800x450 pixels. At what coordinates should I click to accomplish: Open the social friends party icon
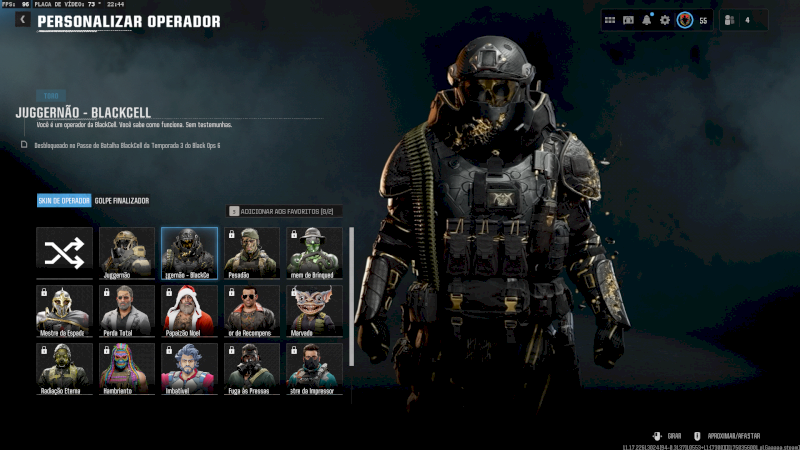click(733, 20)
